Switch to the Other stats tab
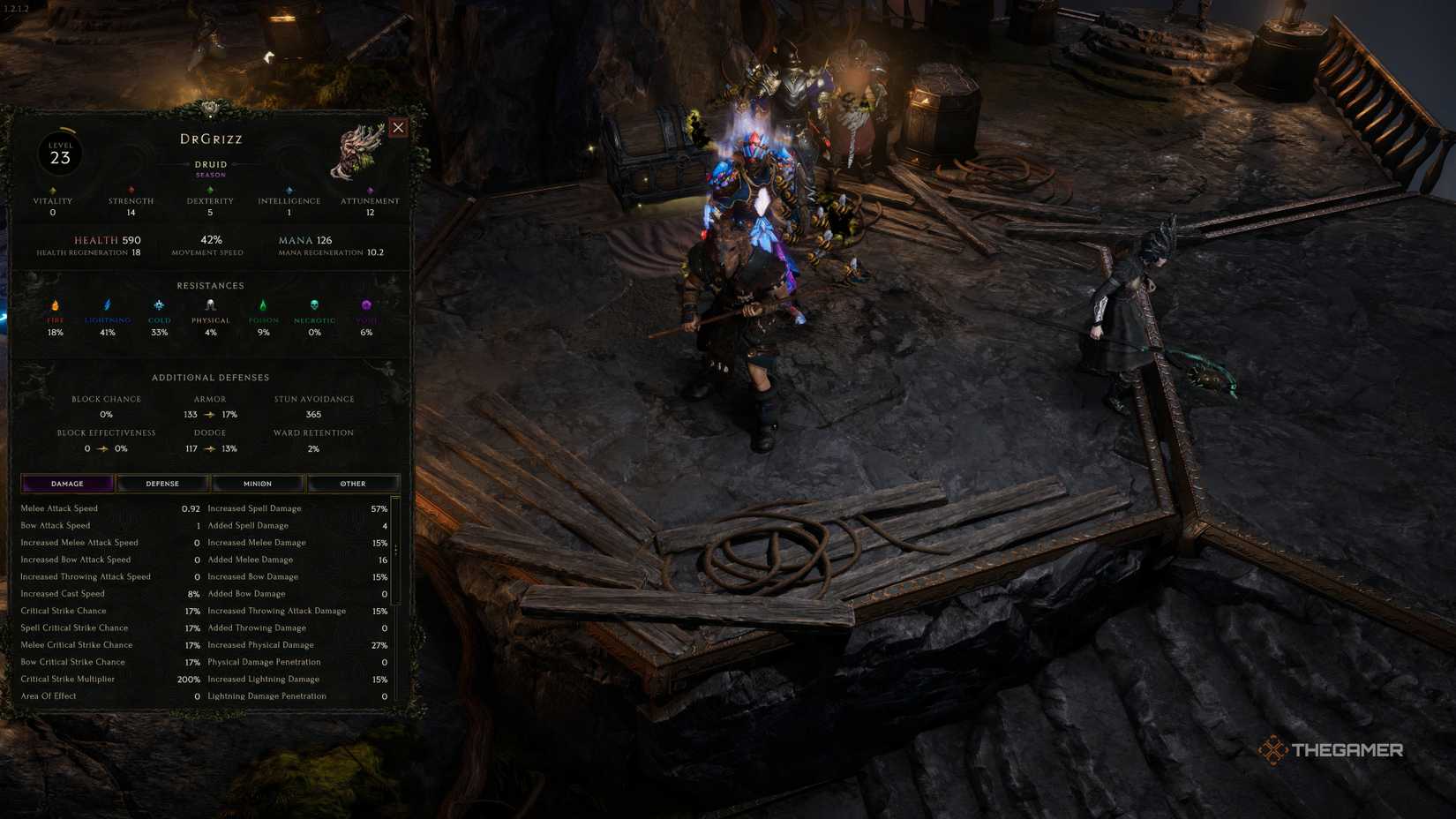 353,483
